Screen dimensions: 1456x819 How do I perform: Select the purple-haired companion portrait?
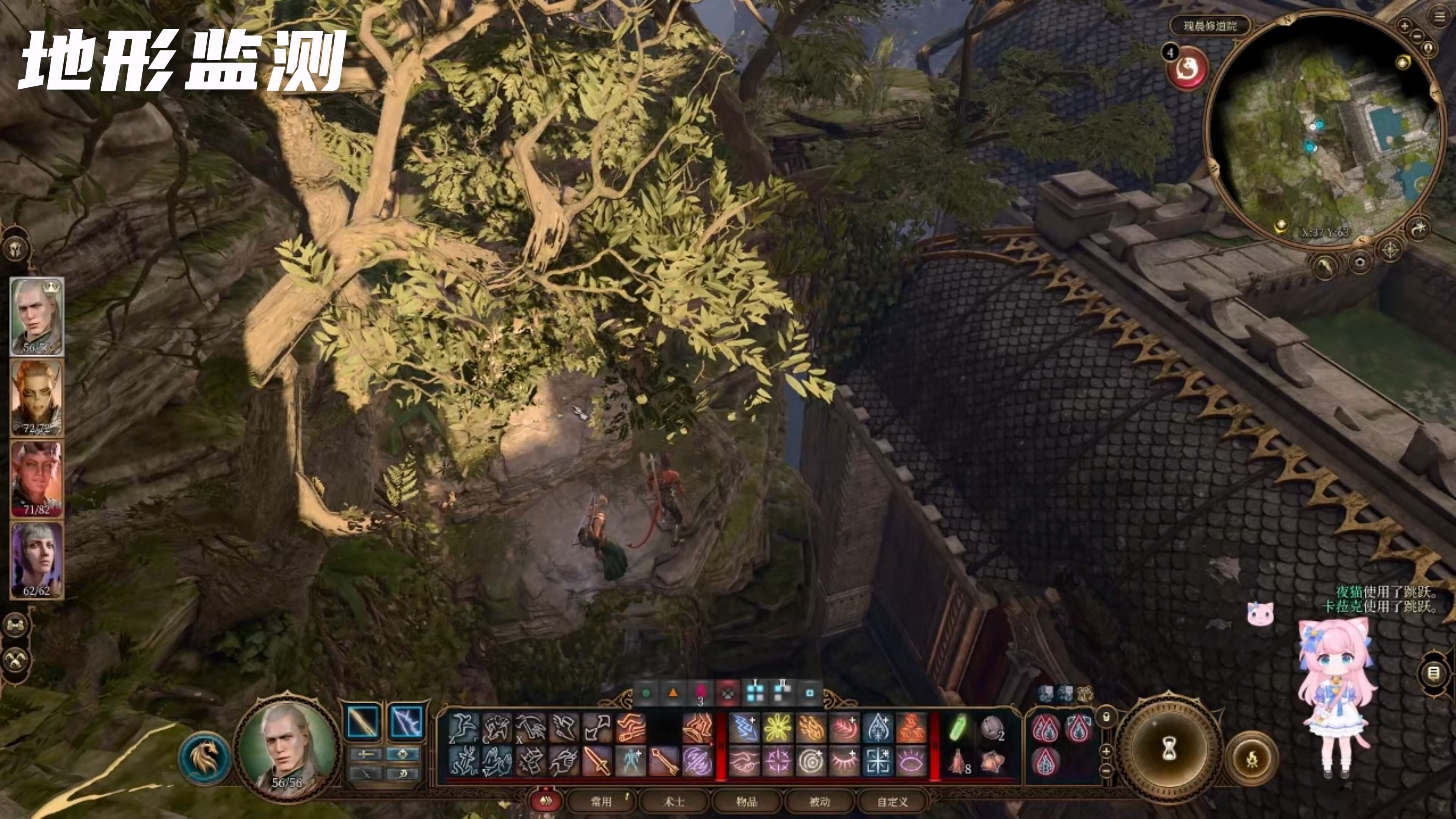coord(37,560)
